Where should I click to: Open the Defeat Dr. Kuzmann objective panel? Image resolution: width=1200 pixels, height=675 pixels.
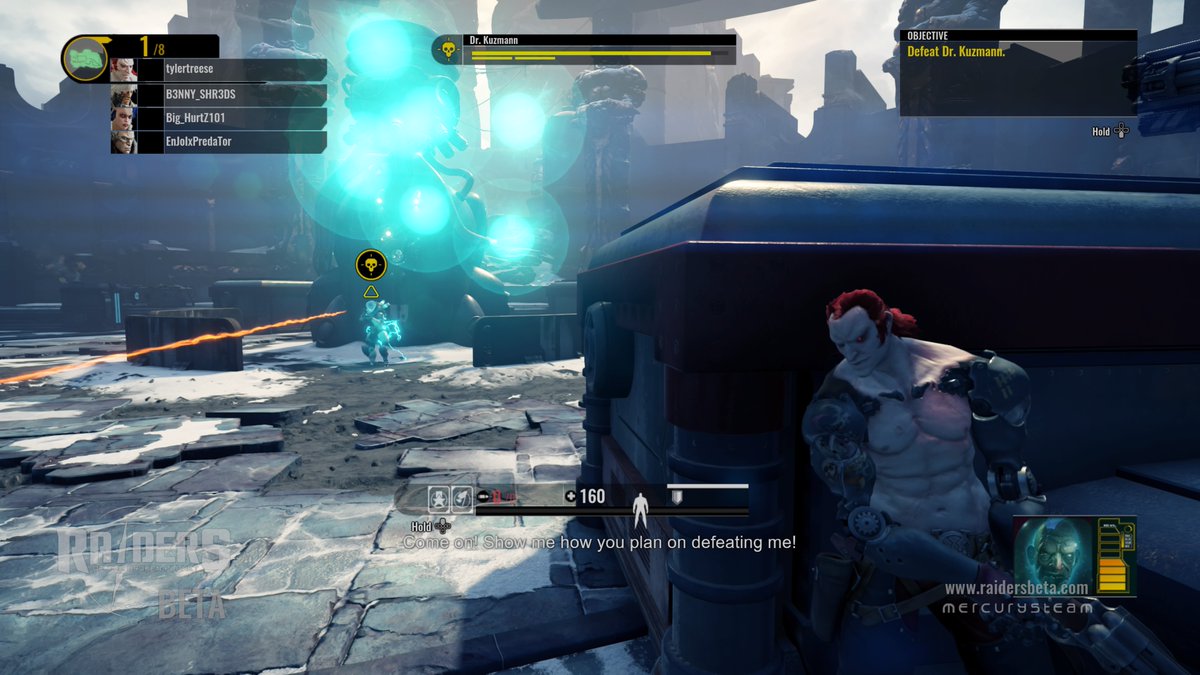coord(1017,72)
